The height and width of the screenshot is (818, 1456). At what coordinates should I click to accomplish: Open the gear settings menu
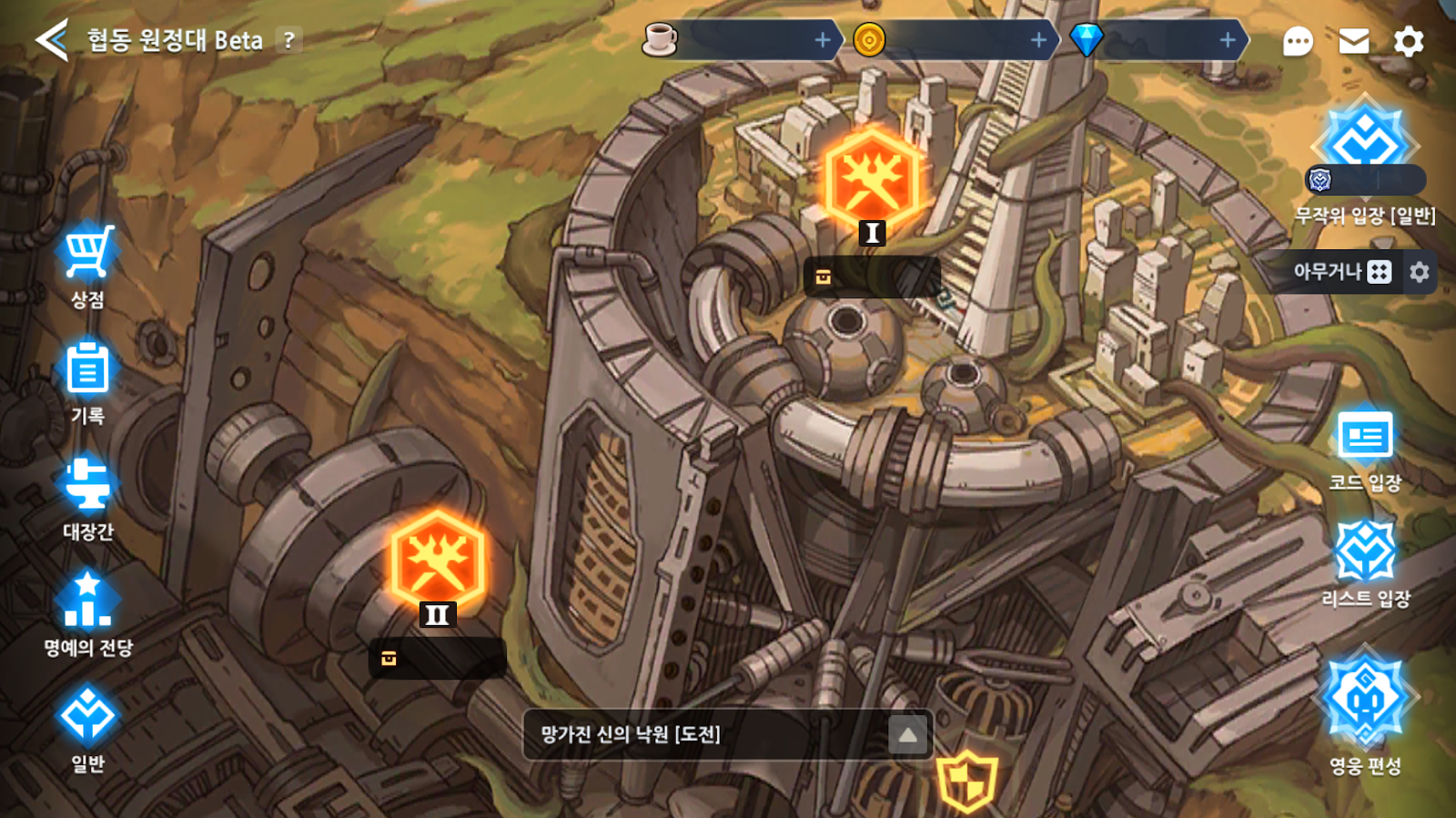point(1409,41)
